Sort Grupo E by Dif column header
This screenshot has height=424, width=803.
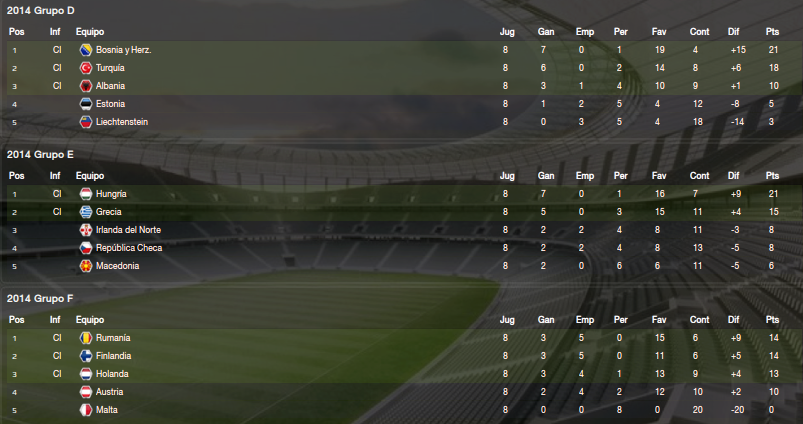734,176
